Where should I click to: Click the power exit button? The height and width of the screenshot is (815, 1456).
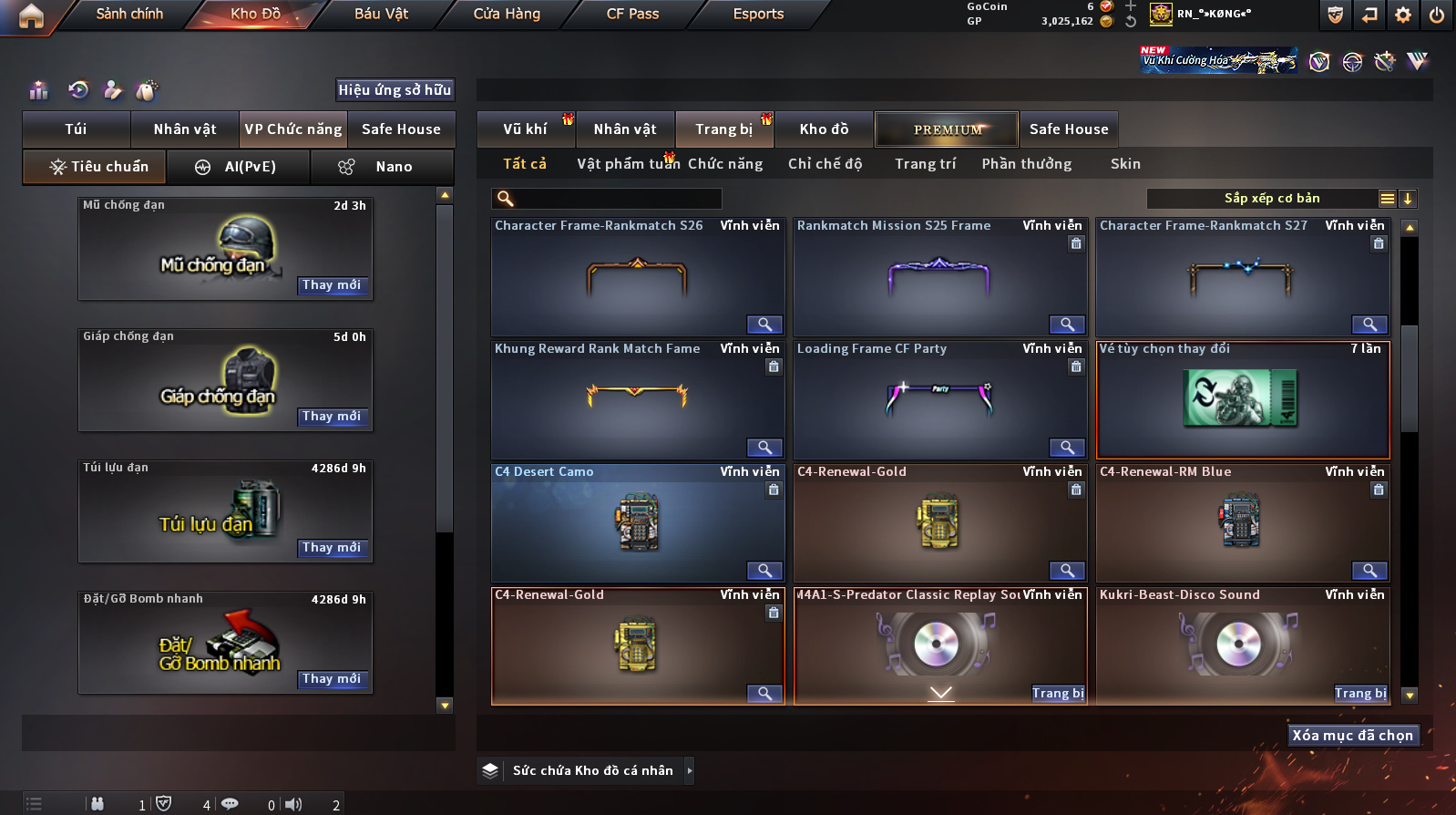(x=1437, y=15)
